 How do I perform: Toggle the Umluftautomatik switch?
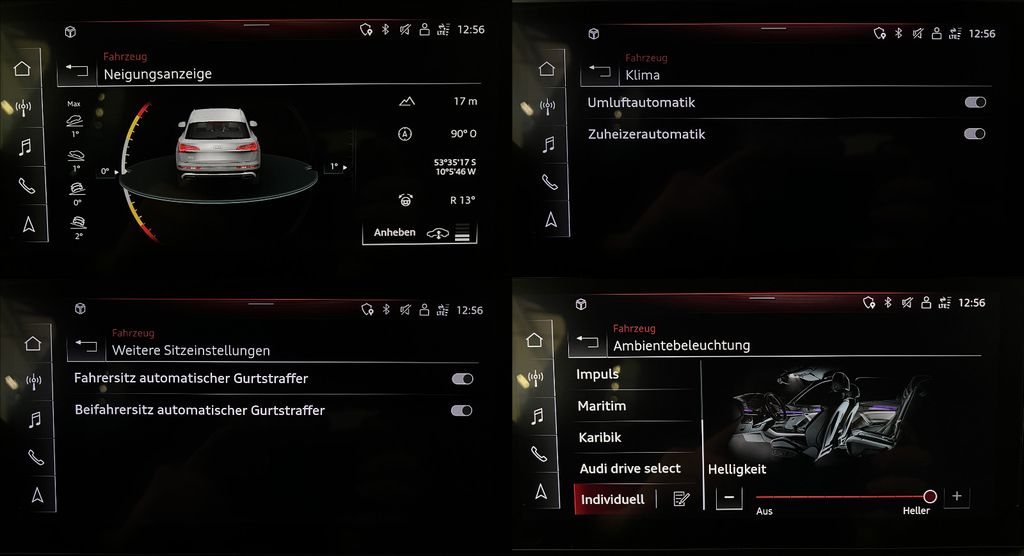click(975, 102)
